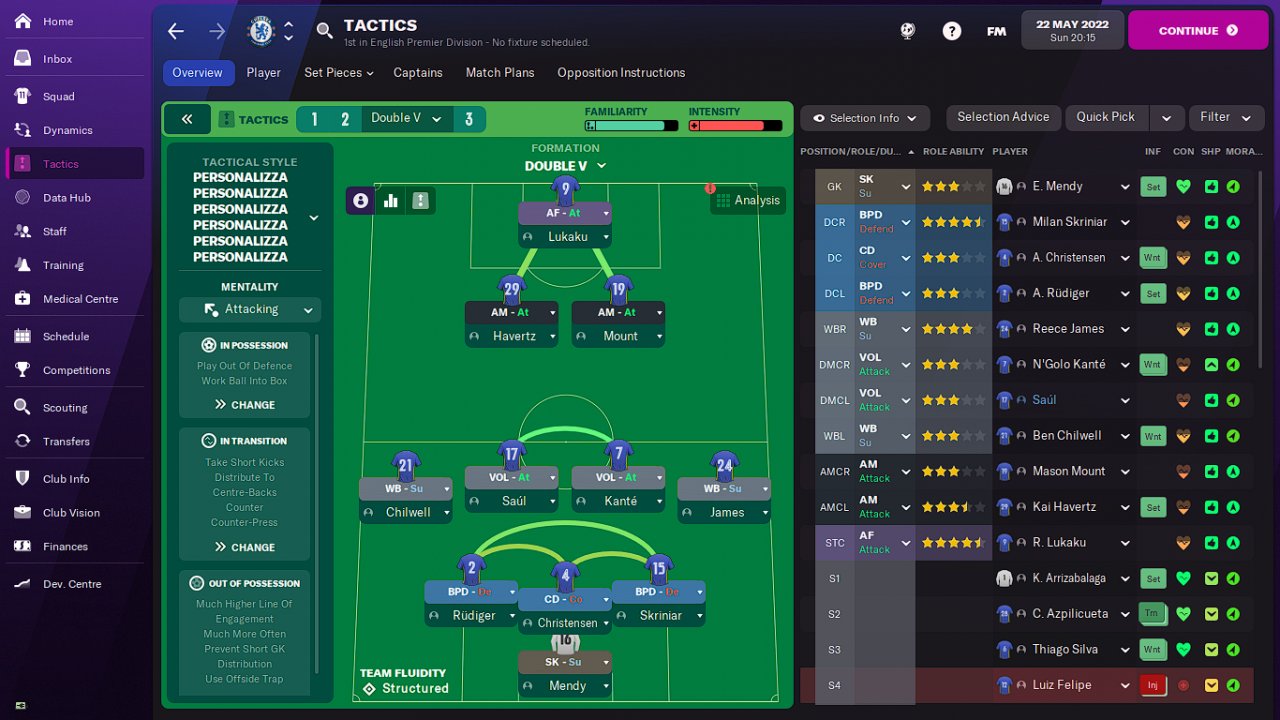
Task: Open the Filter dropdown
Action: pos(1225,117)
